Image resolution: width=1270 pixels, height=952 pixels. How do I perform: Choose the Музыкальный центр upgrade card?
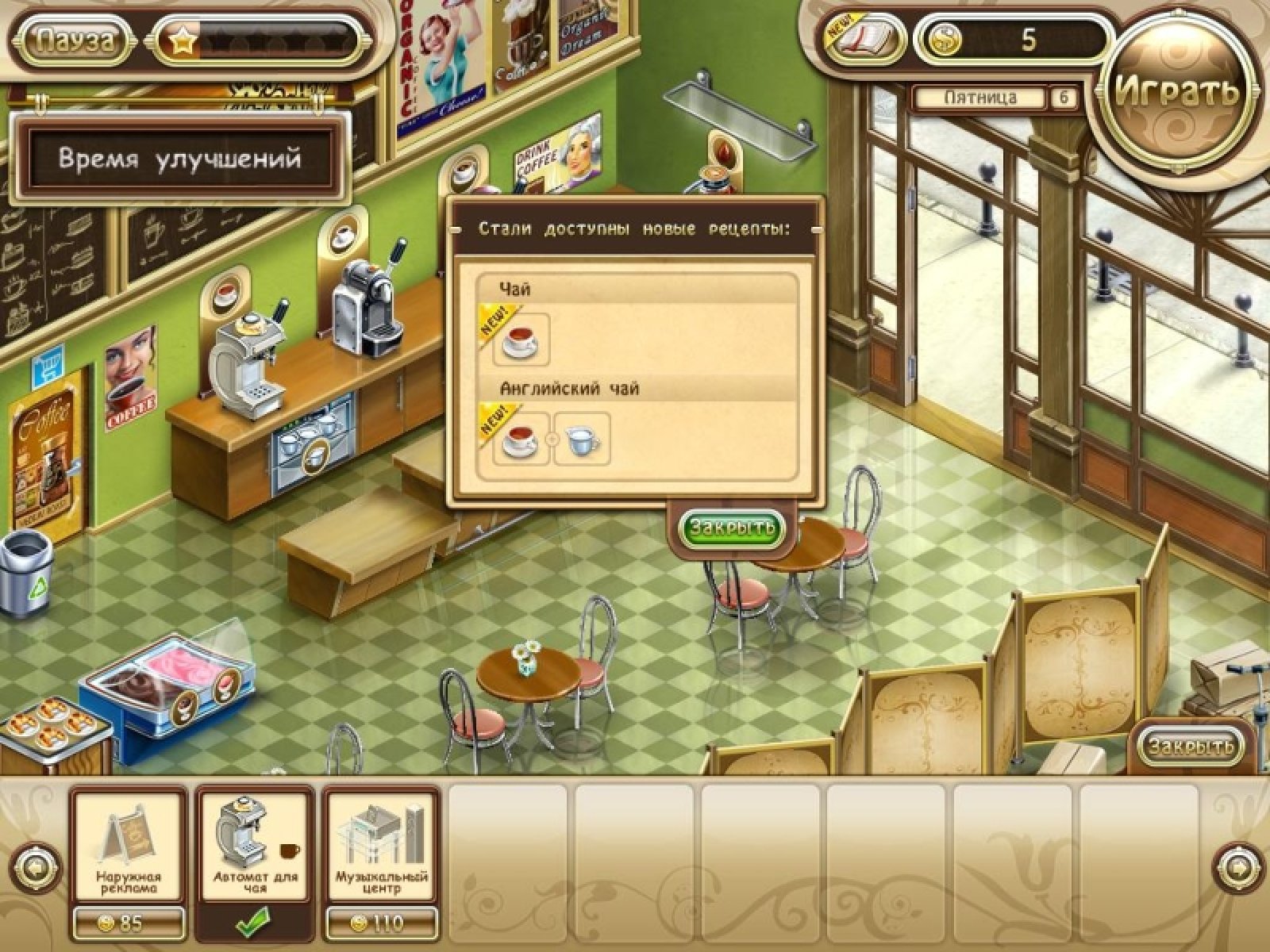(381, 847)
